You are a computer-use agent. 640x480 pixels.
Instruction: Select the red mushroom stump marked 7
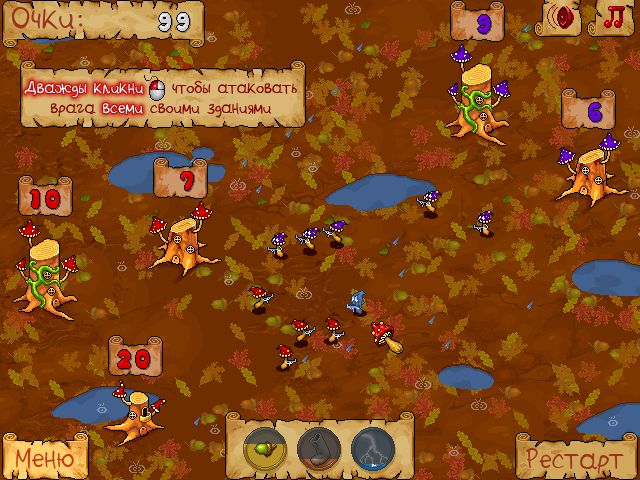point(182,240)
